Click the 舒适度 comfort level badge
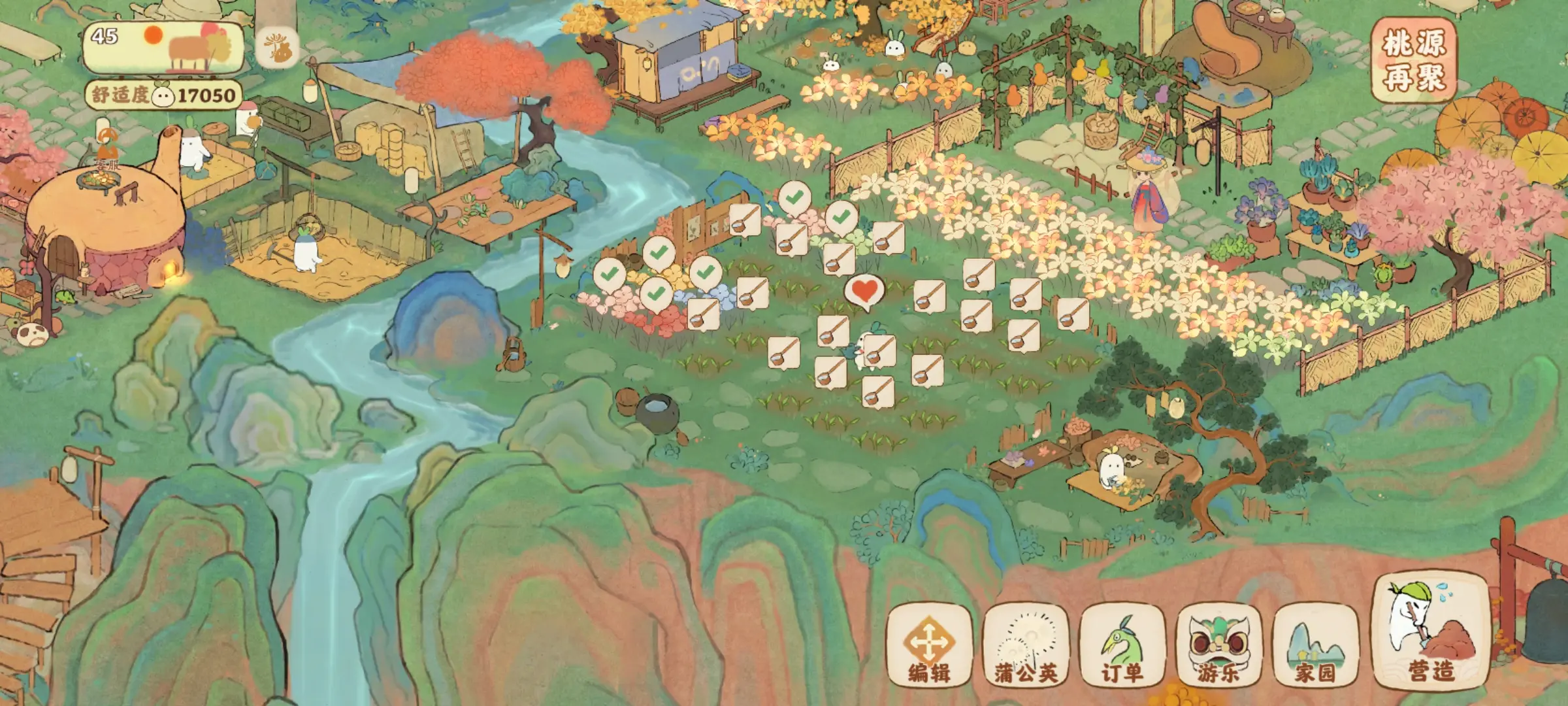Image resolution: width=1568 pixels, height=706 pixels. (x=163, y=95)
